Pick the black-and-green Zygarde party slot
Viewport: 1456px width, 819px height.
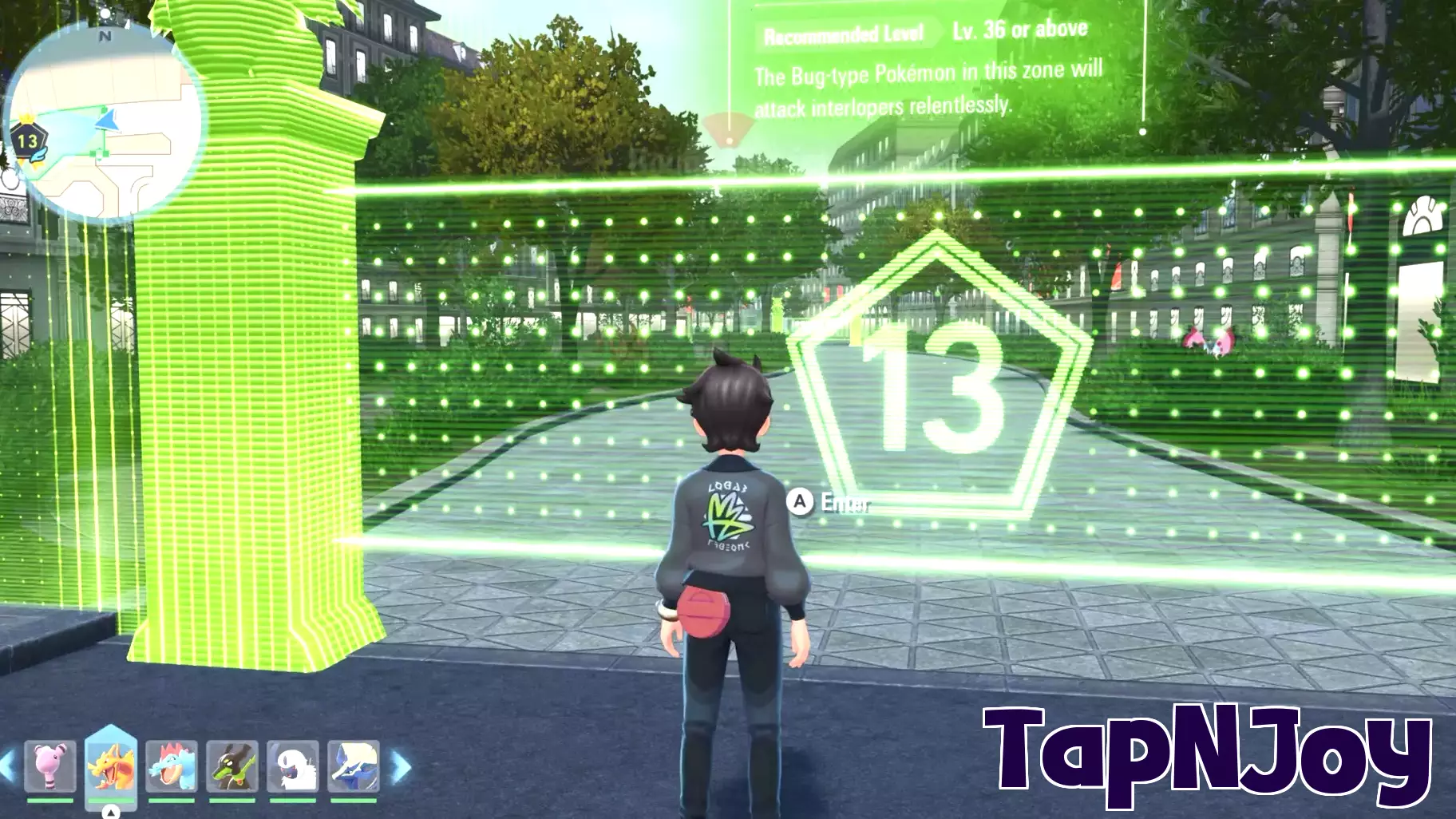[x=231, y=767]
